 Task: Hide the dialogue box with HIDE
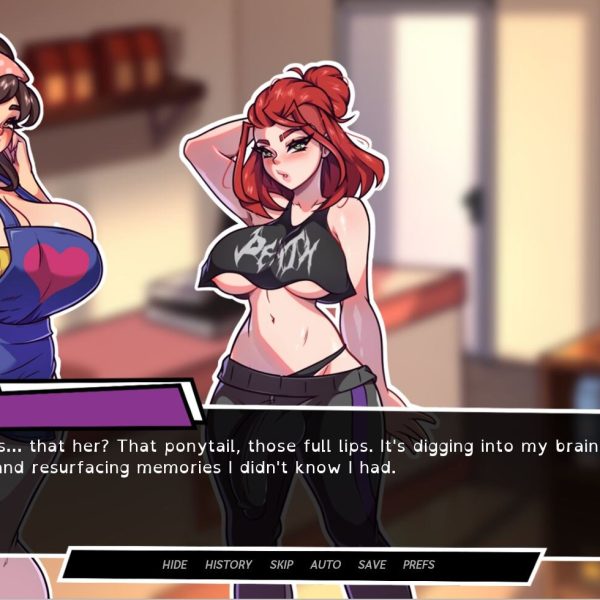(x=174, y=565)
